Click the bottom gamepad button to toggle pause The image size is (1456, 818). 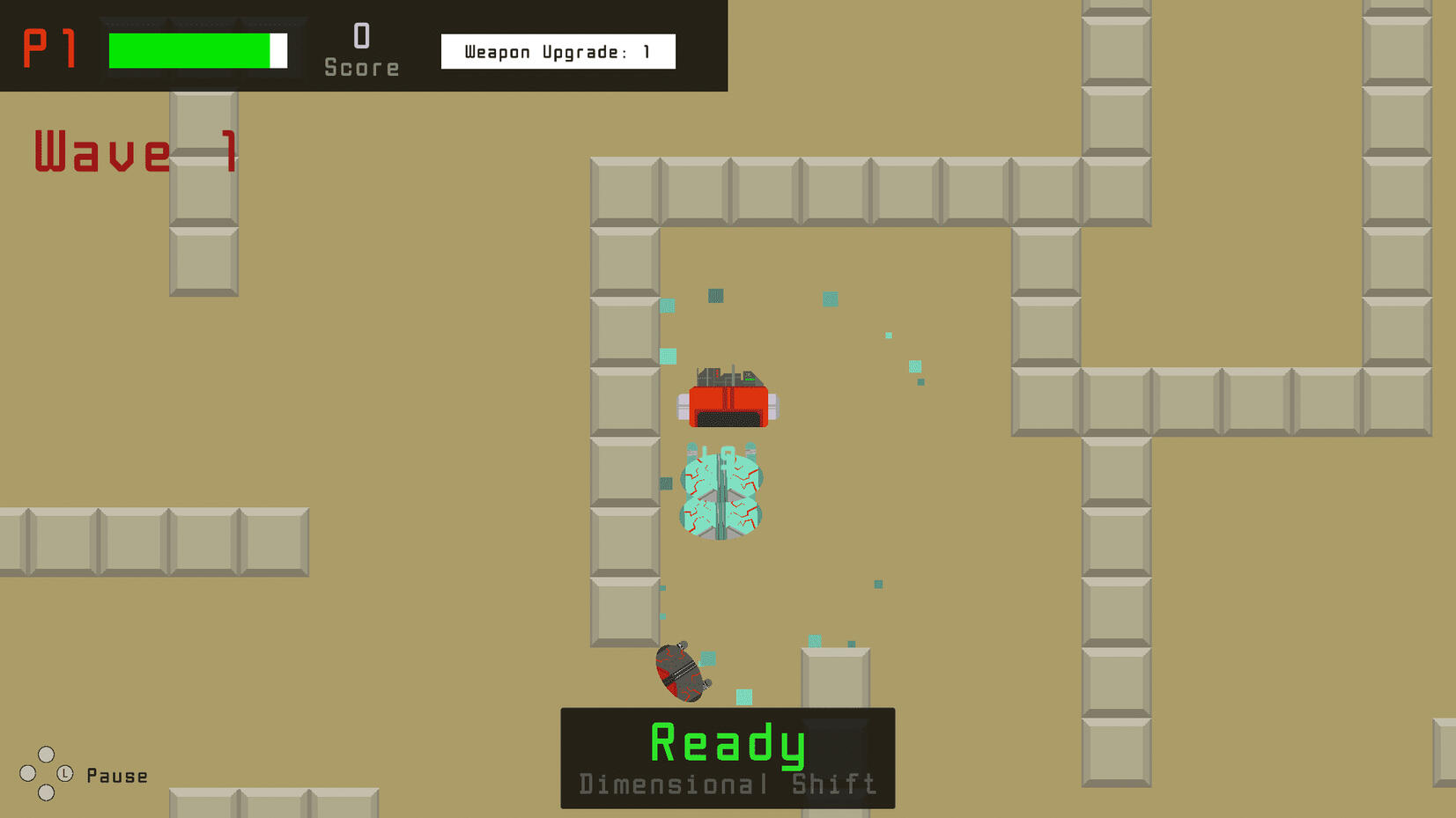tap(46, 792)
